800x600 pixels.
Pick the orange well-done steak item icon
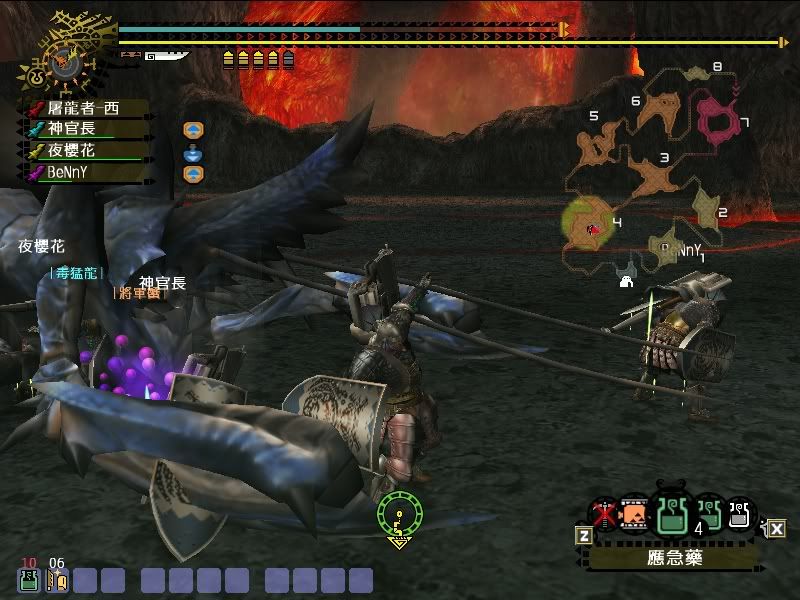click(633, 516)
